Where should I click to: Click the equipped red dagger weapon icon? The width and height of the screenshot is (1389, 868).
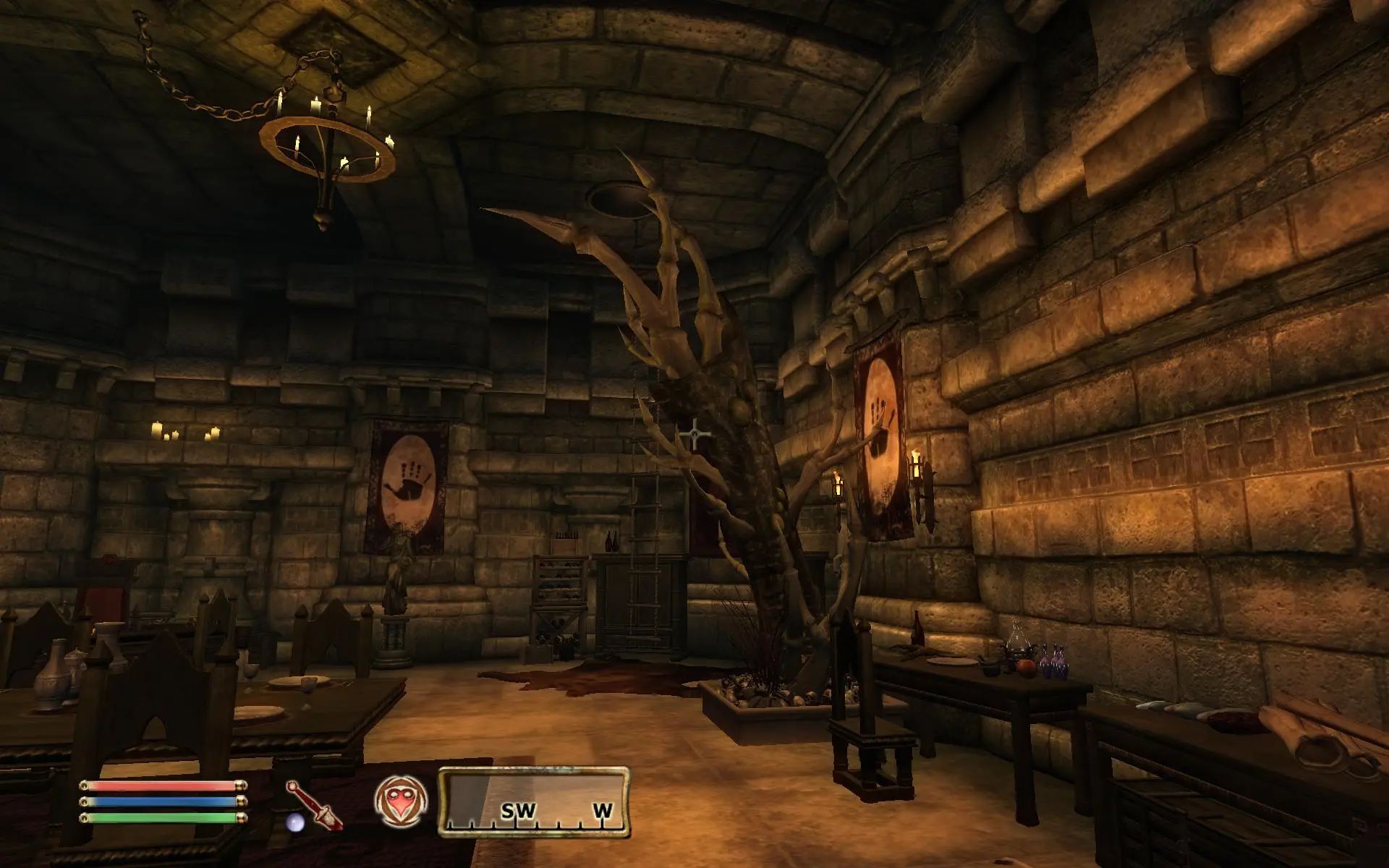coord(315,804)
